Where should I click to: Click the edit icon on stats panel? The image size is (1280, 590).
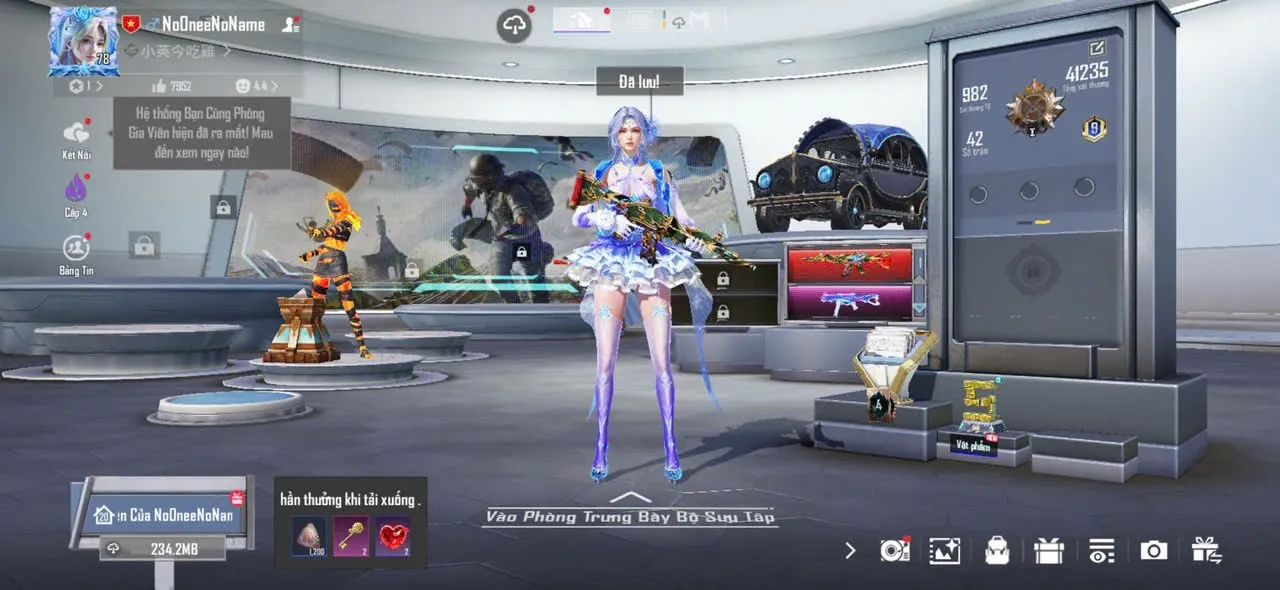coord(1097,47)
